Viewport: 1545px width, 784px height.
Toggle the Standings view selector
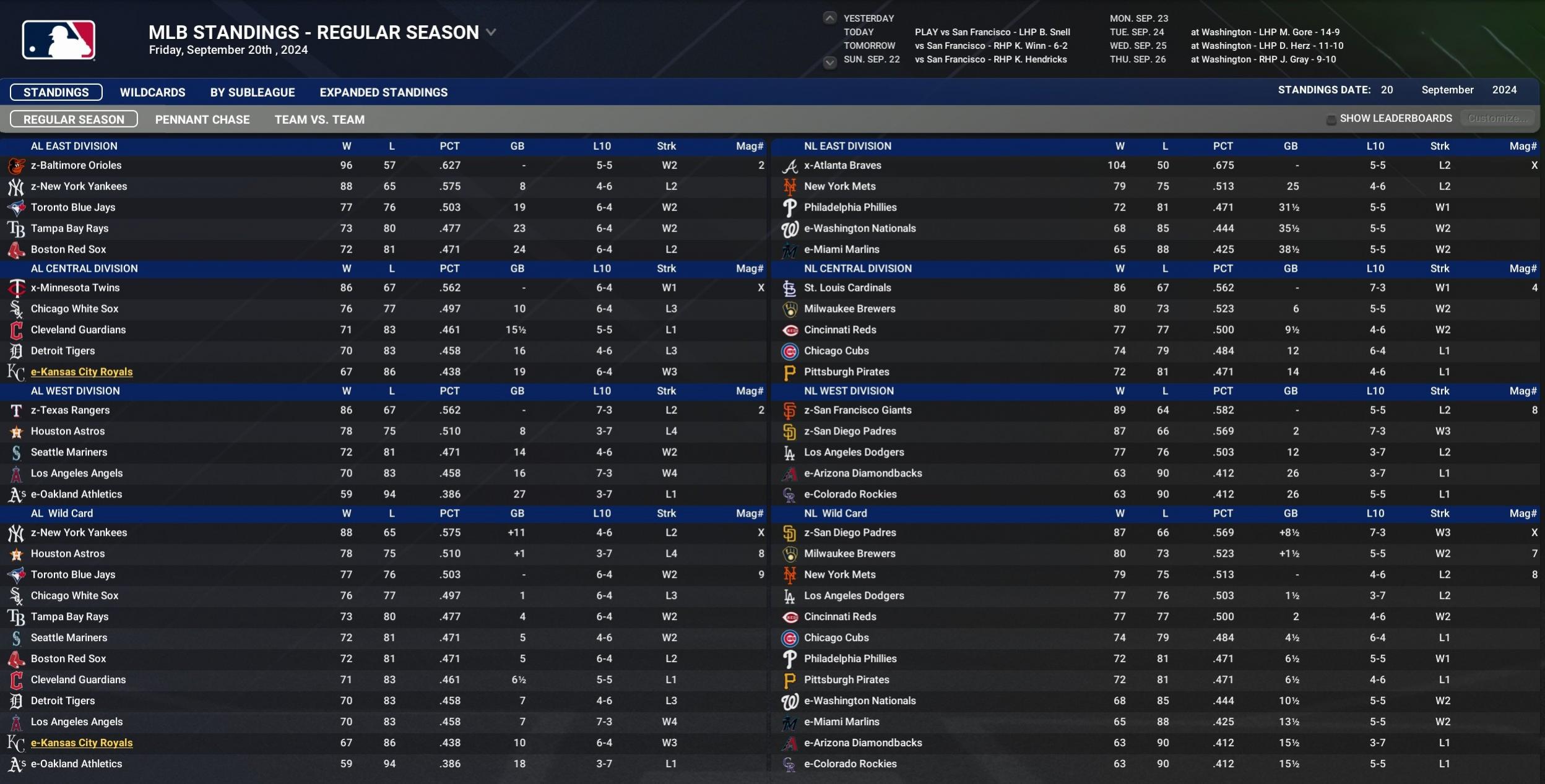[x=56, y=92]
